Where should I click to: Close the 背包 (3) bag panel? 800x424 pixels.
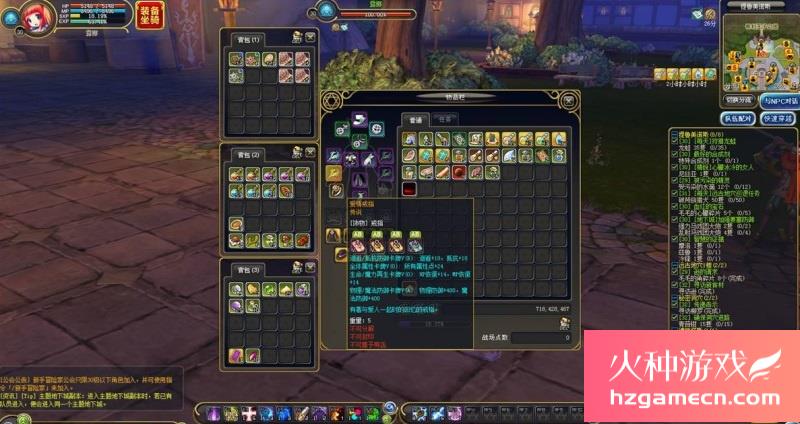click(311, 269)
